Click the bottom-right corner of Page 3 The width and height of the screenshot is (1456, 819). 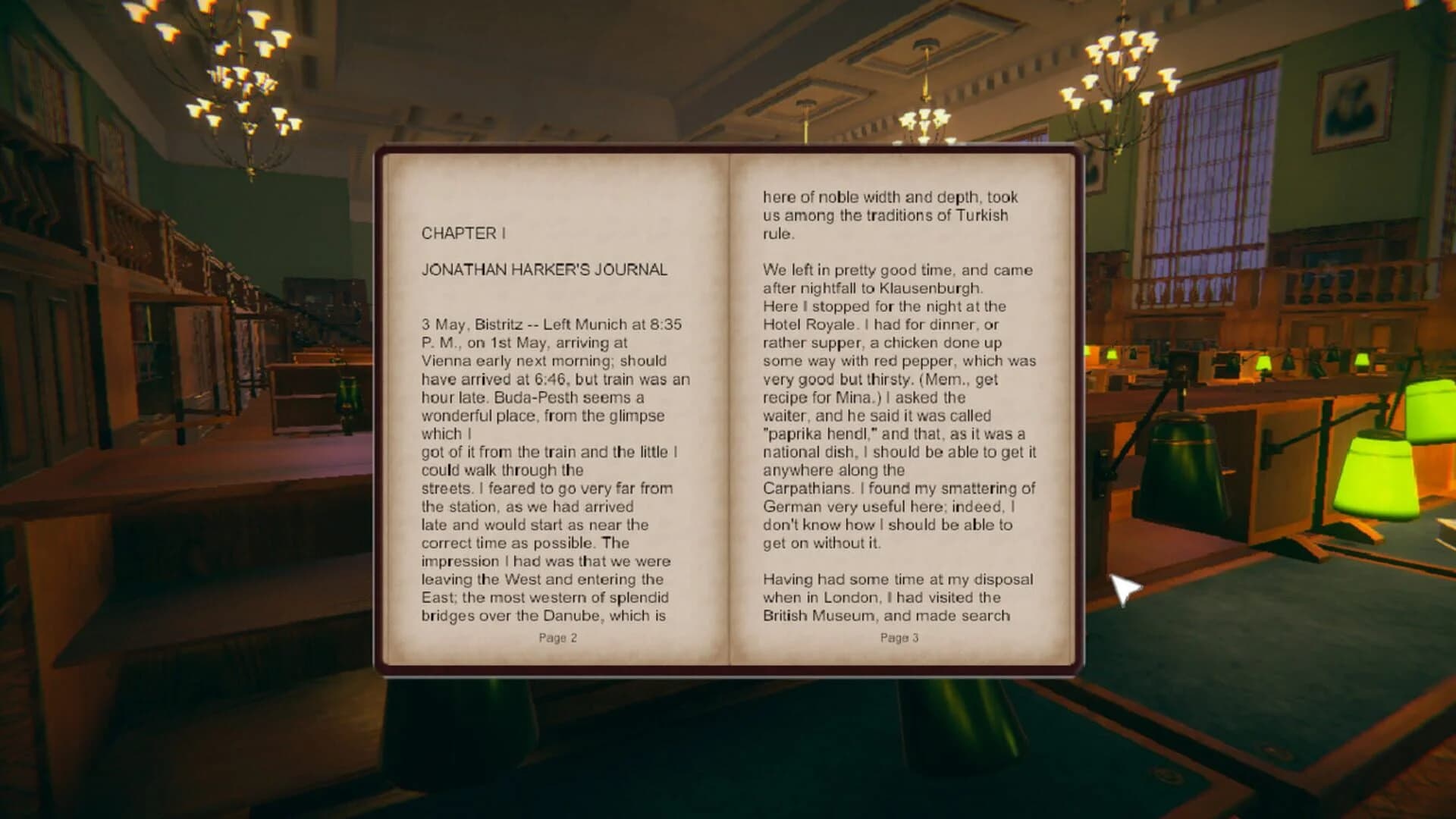click(x=1062, y=652)
